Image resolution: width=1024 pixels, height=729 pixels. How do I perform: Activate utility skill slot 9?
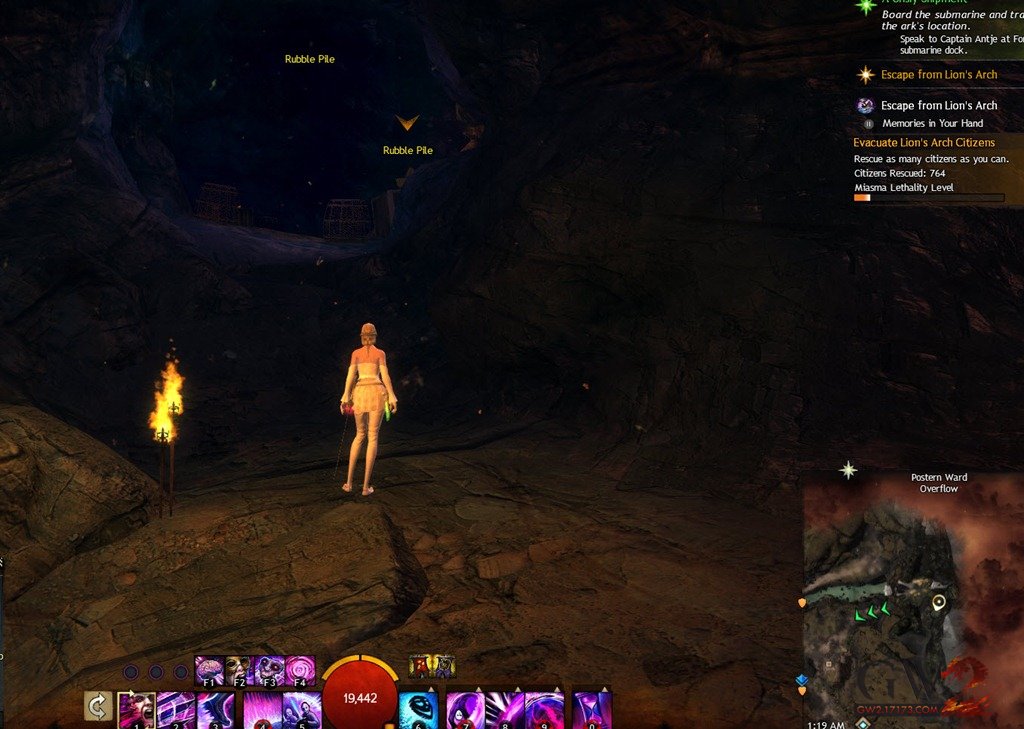click(x=545, y=710)
